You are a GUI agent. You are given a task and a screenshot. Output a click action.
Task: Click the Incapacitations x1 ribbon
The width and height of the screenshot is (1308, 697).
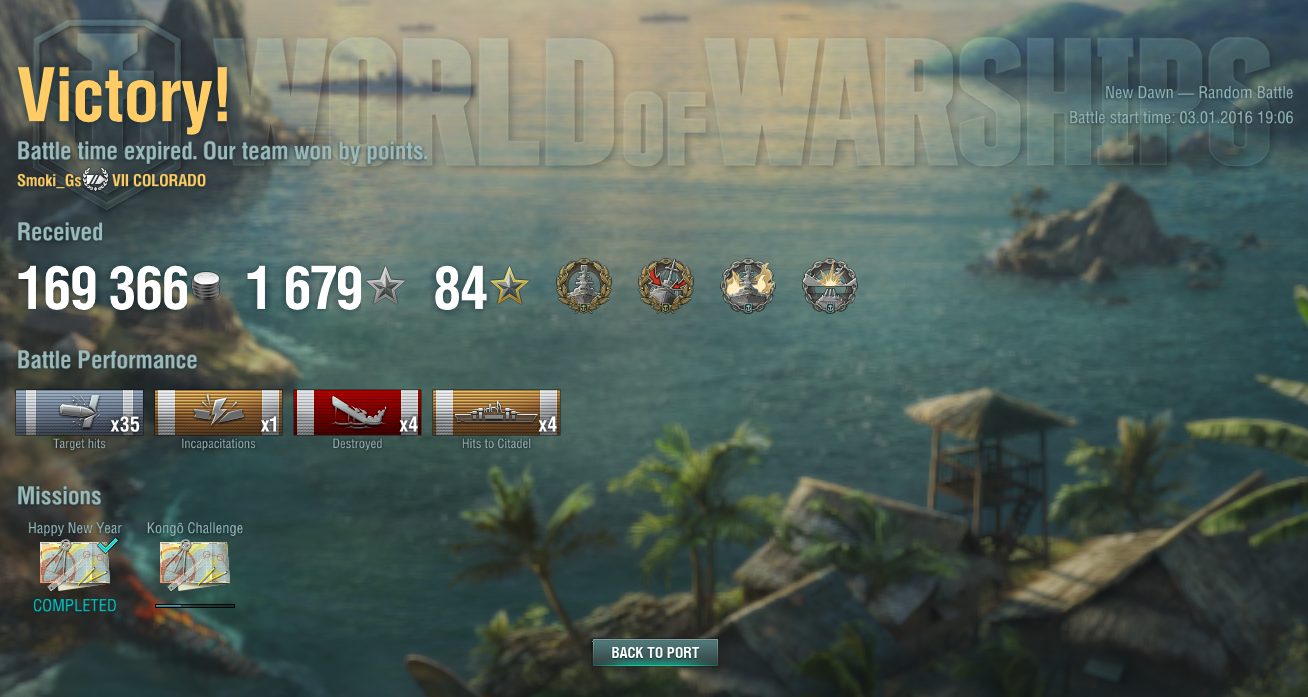pyautogui.click(x=218, y=412)
